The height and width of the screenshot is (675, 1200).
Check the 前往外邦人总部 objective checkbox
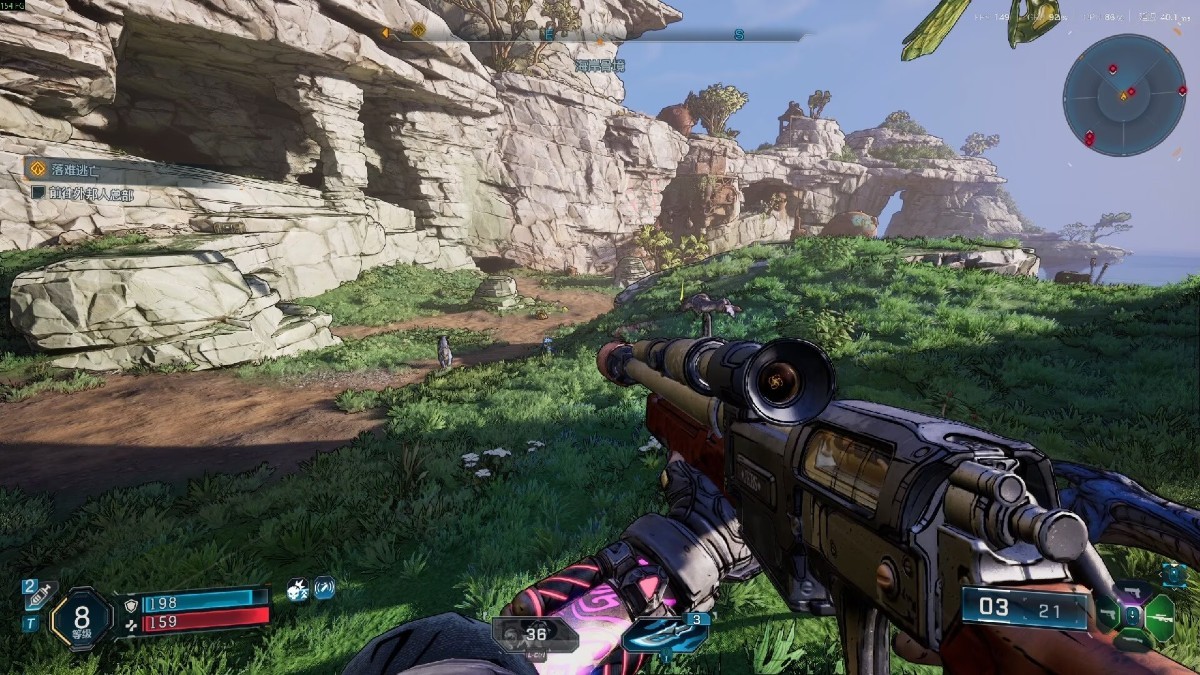click(38, 193)
